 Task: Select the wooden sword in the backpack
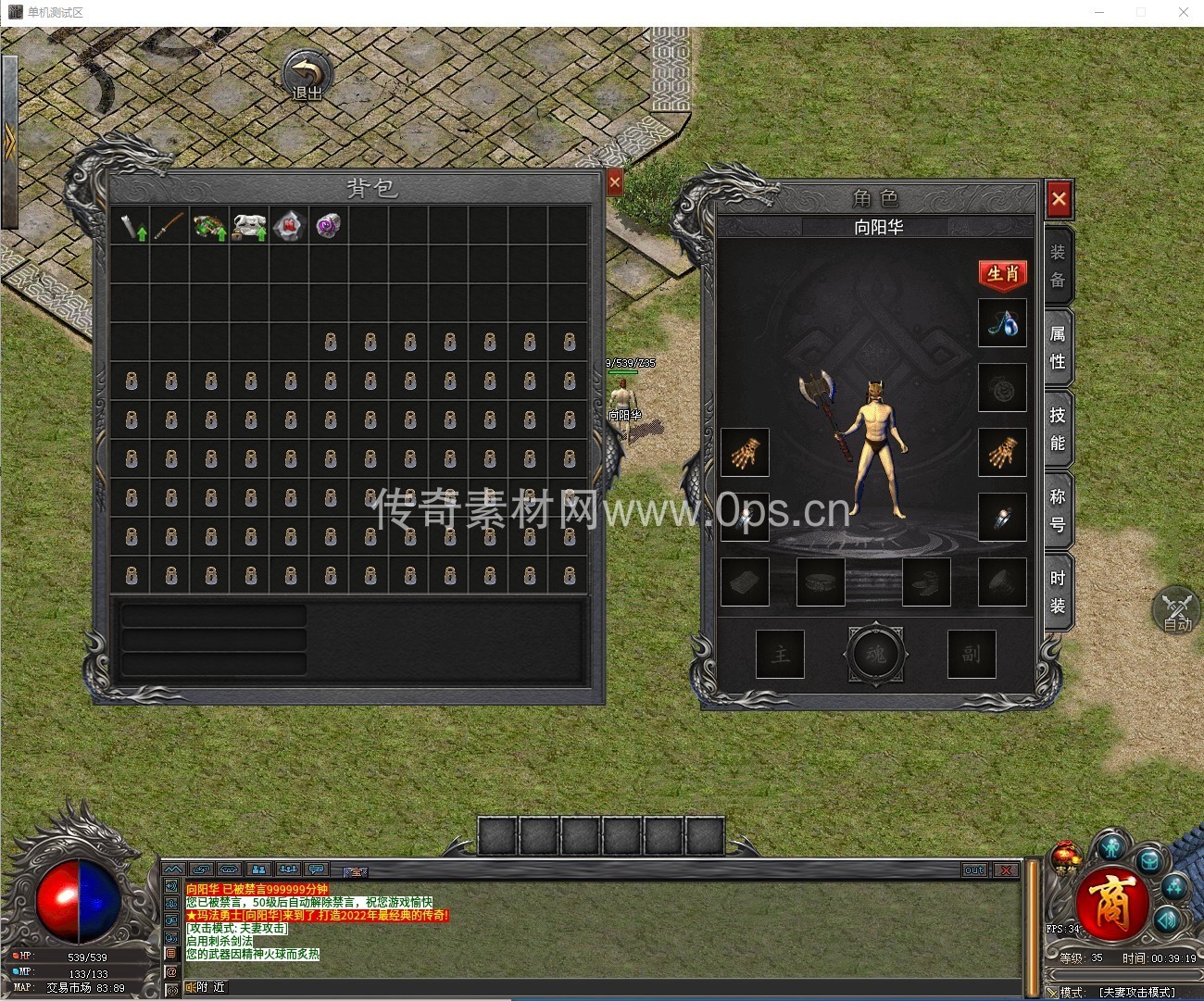coord(169,225)
